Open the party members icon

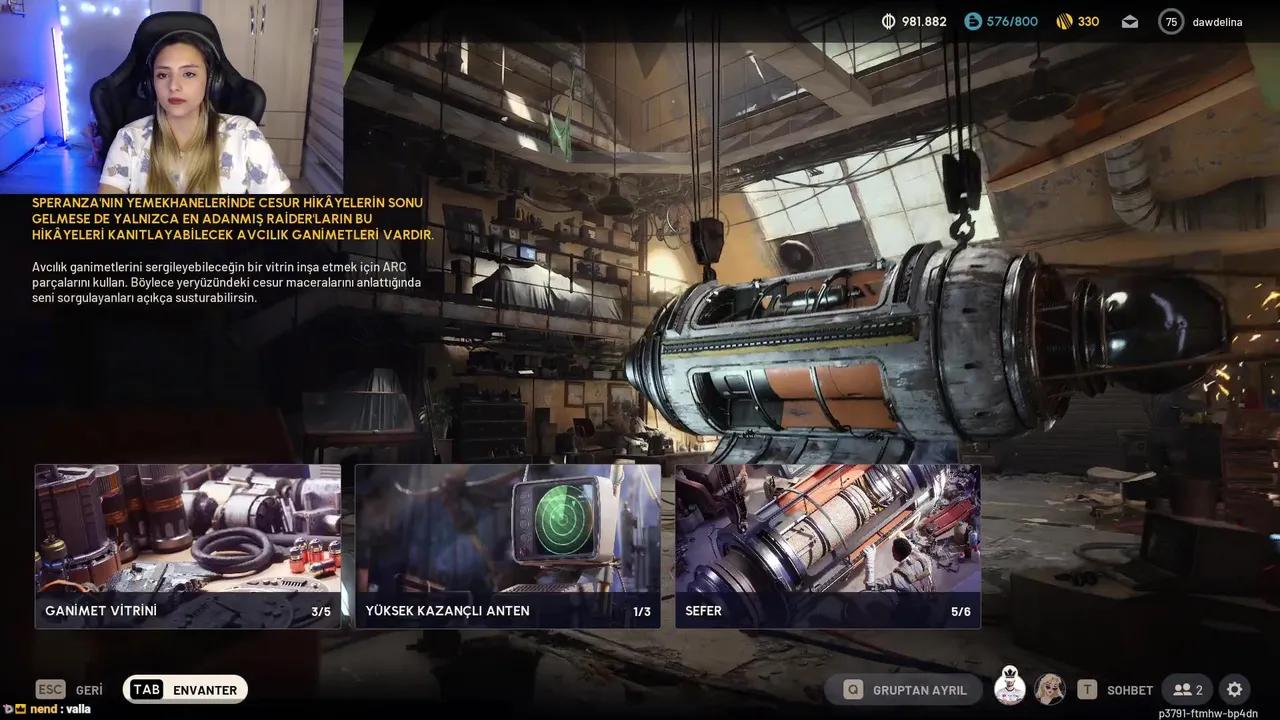(x=1188, y=689)
